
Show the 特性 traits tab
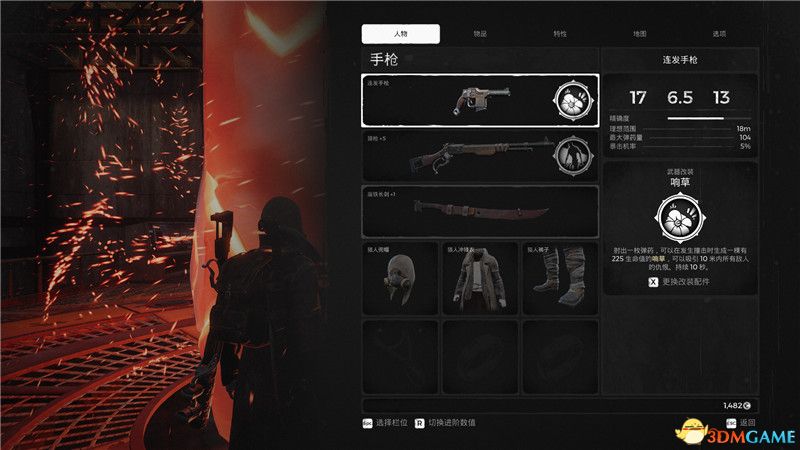tap(560, 33)
